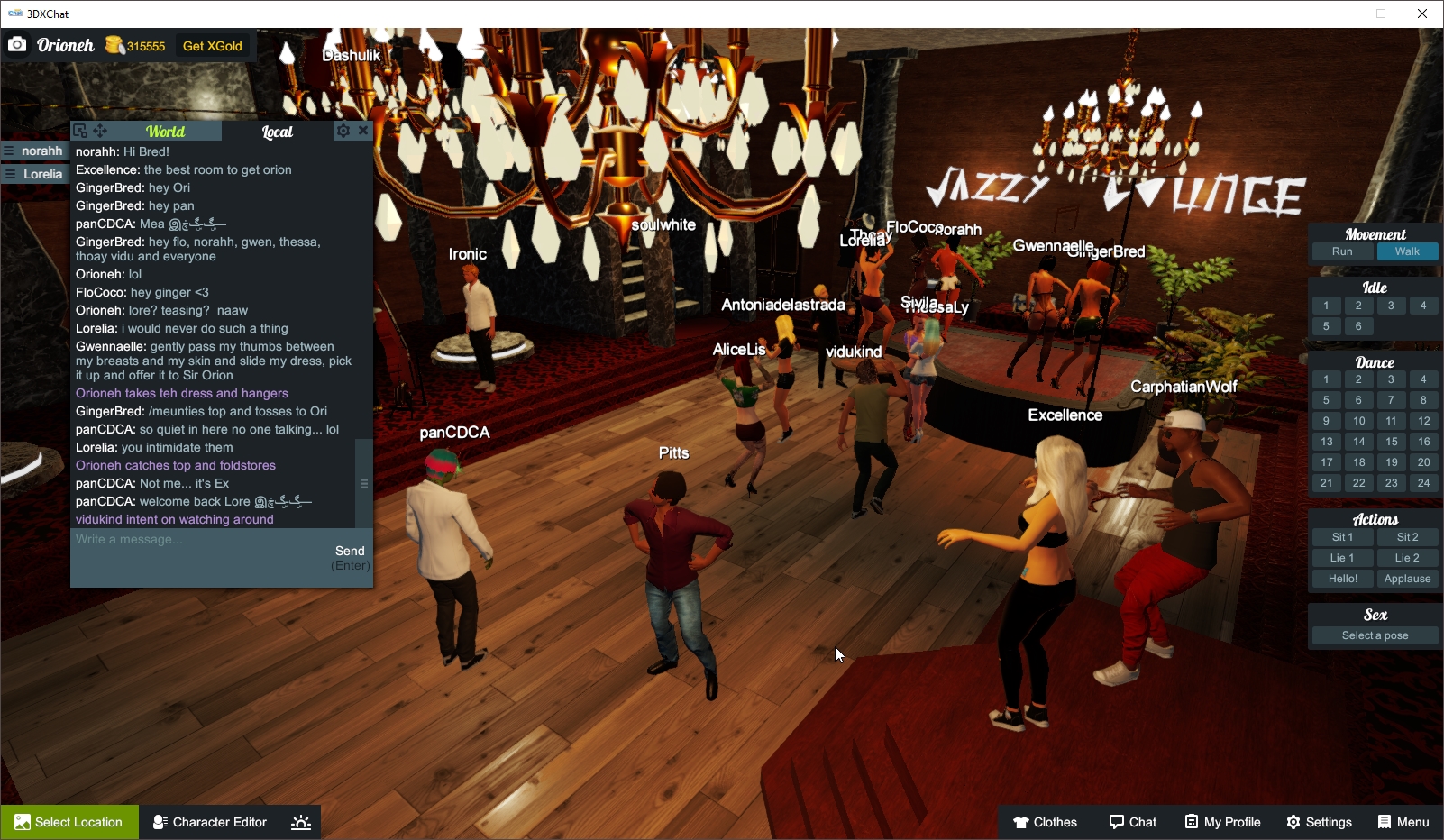This screenshot has height=840, width=1444.
Task: Open the Menu via its bottom-bar icon
Action: (x=1383, y=821)
